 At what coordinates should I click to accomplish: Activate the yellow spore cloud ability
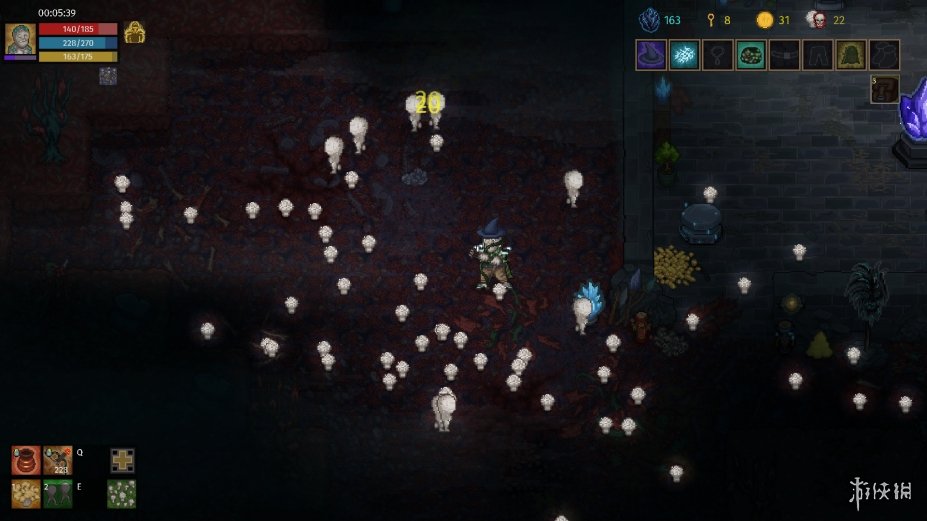coord(26,493)
